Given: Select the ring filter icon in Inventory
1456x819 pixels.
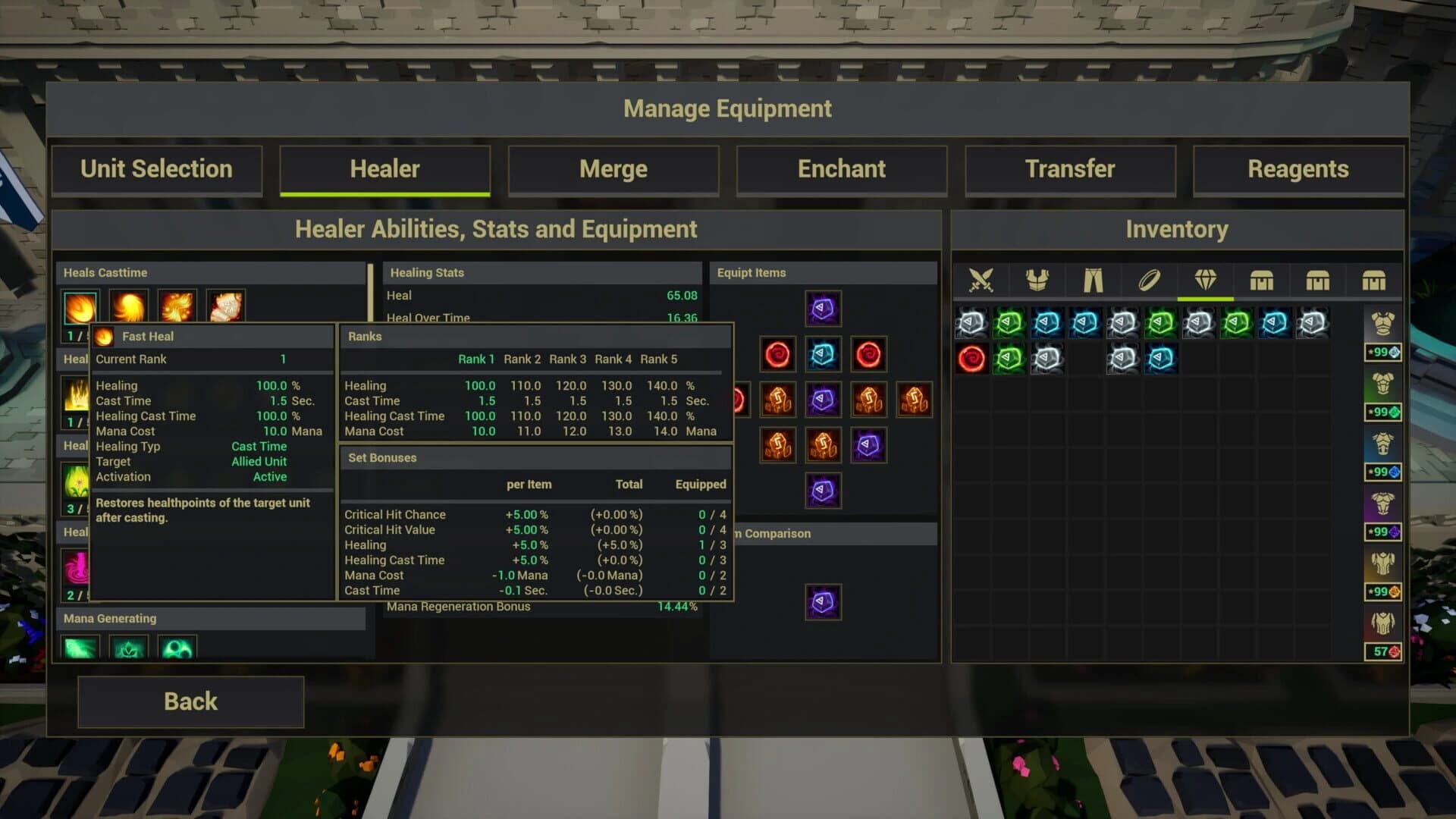Looking at the screenshot, I should (x=1149, y=279).
